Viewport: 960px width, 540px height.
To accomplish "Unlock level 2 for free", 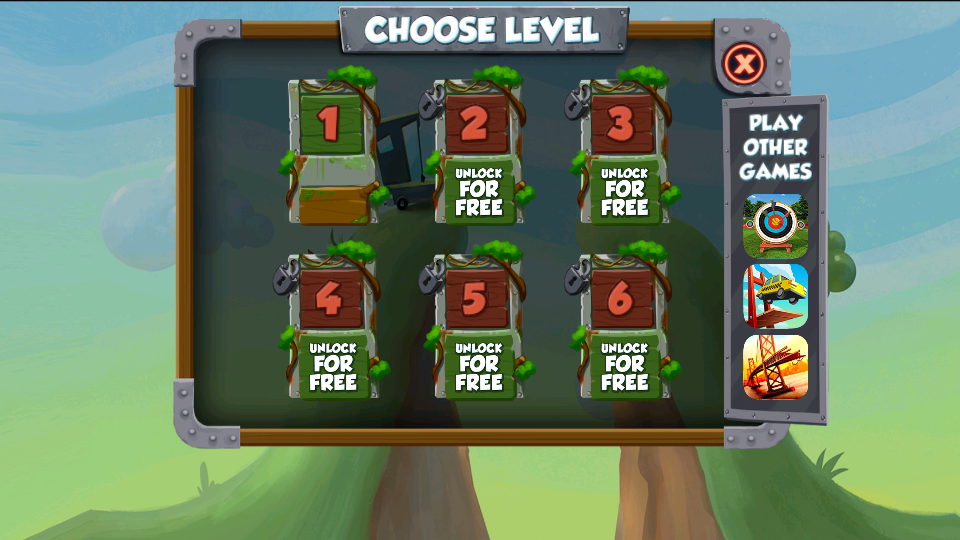I will click(x=479, y=192).
